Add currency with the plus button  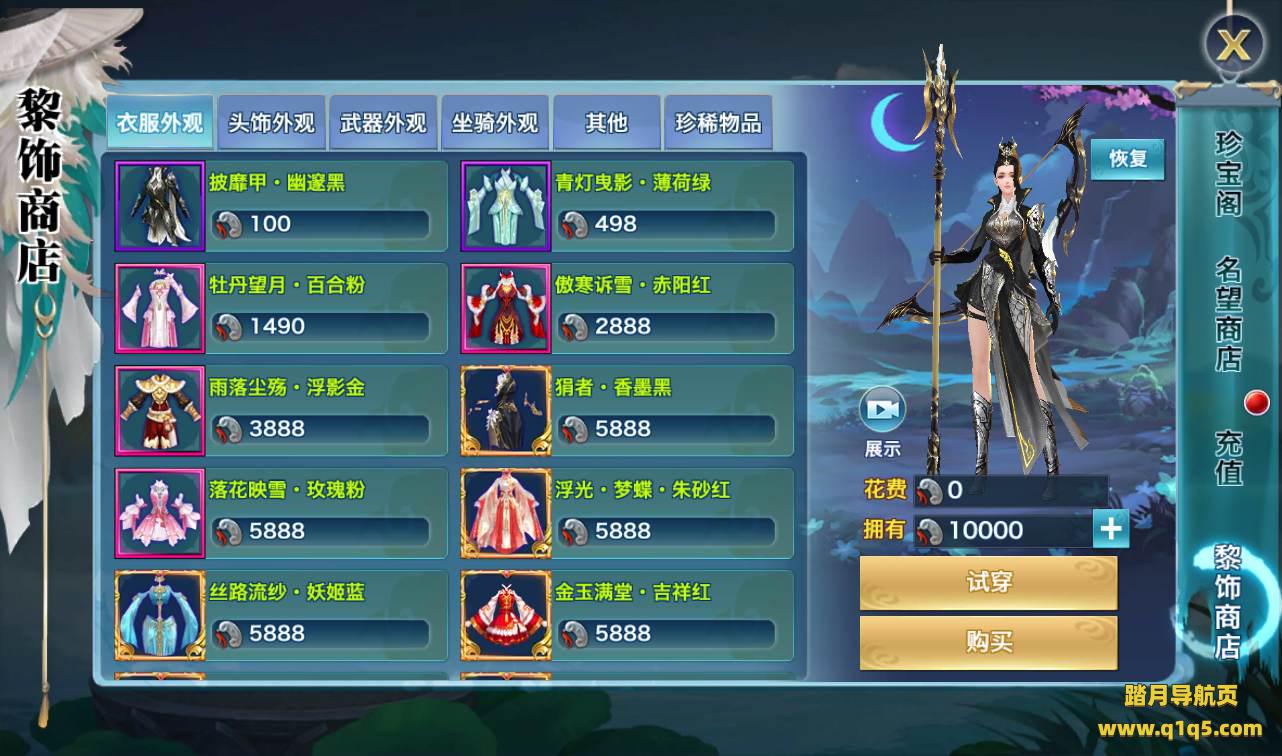coord(1111,529)
